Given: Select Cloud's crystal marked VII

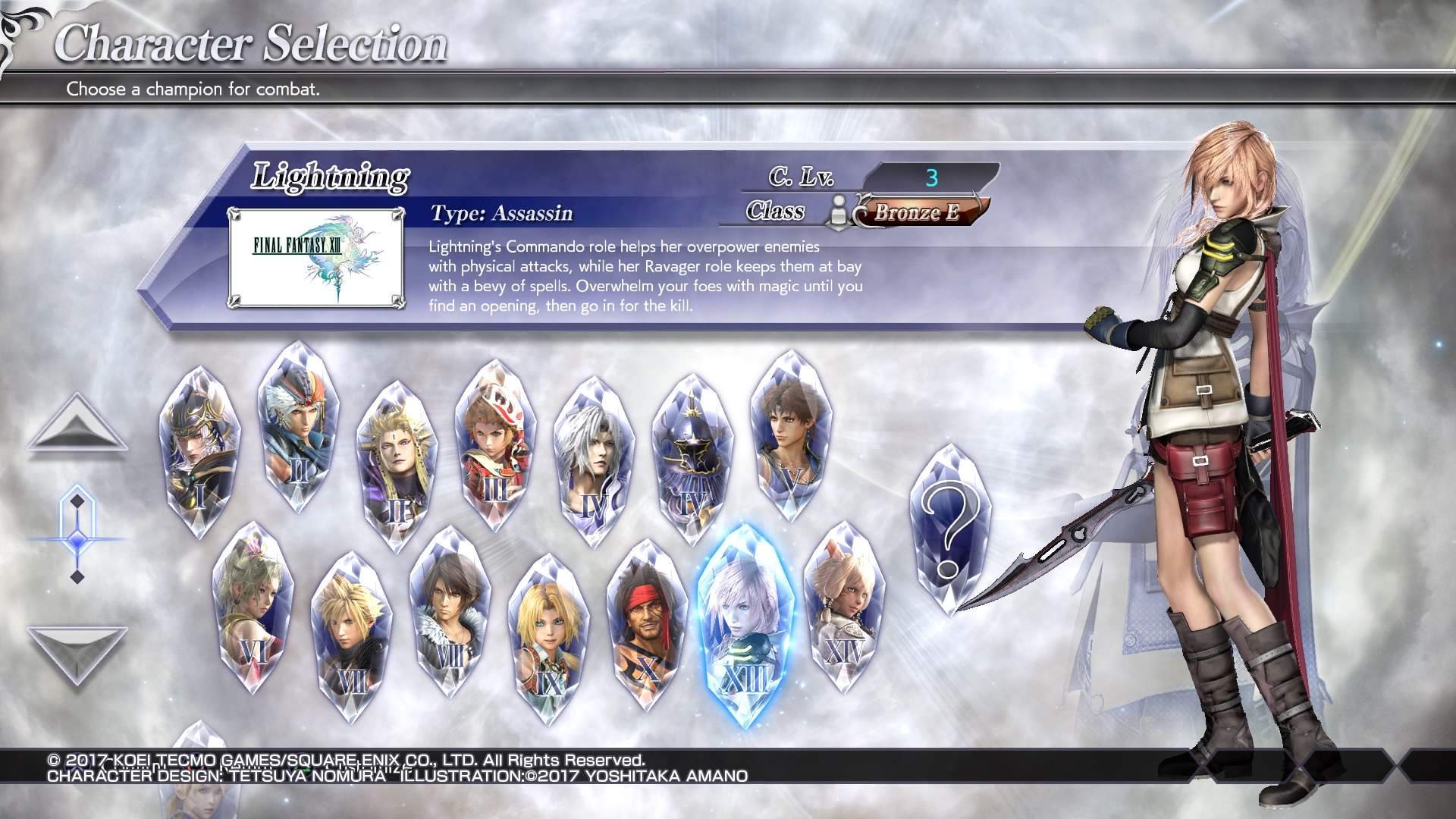Looking at the screenshot, I should pos(351,637).
